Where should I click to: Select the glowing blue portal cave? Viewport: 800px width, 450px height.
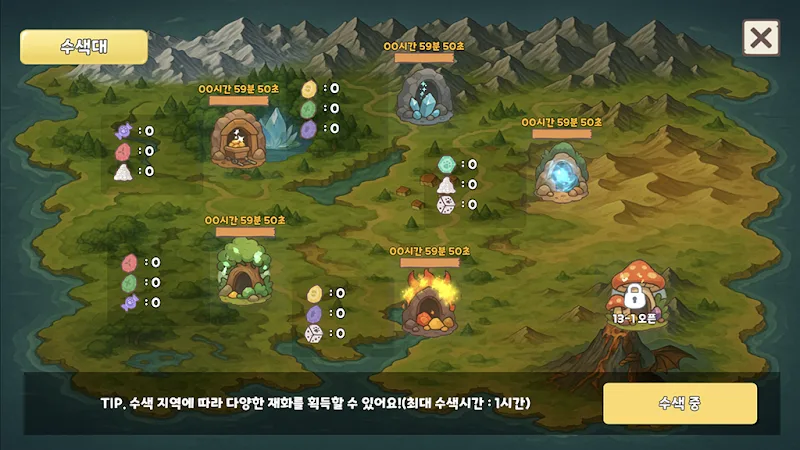[x=561, y=174]
